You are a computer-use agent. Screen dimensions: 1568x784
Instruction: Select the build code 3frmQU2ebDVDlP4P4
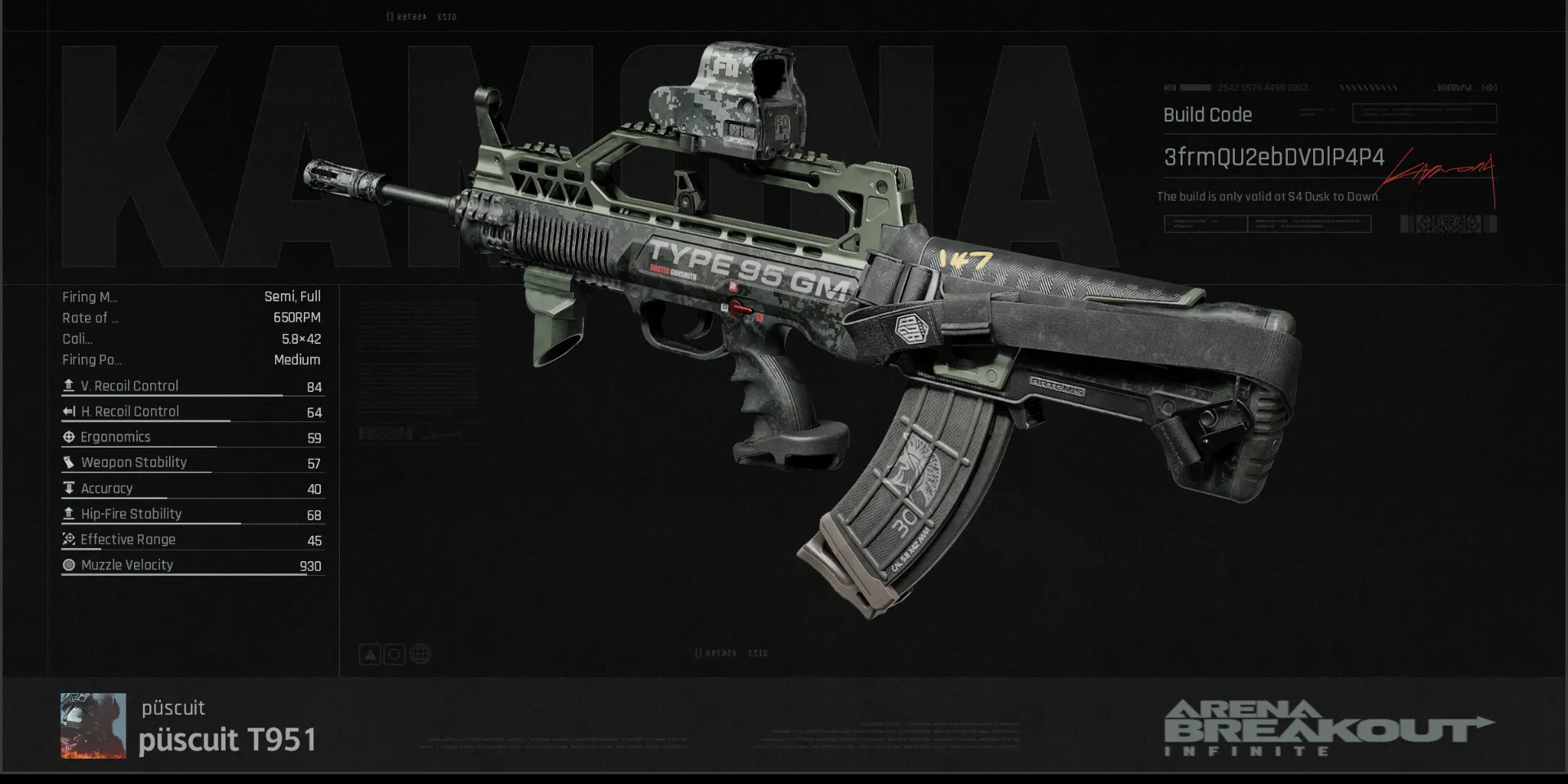click(x=1273, y=157)
